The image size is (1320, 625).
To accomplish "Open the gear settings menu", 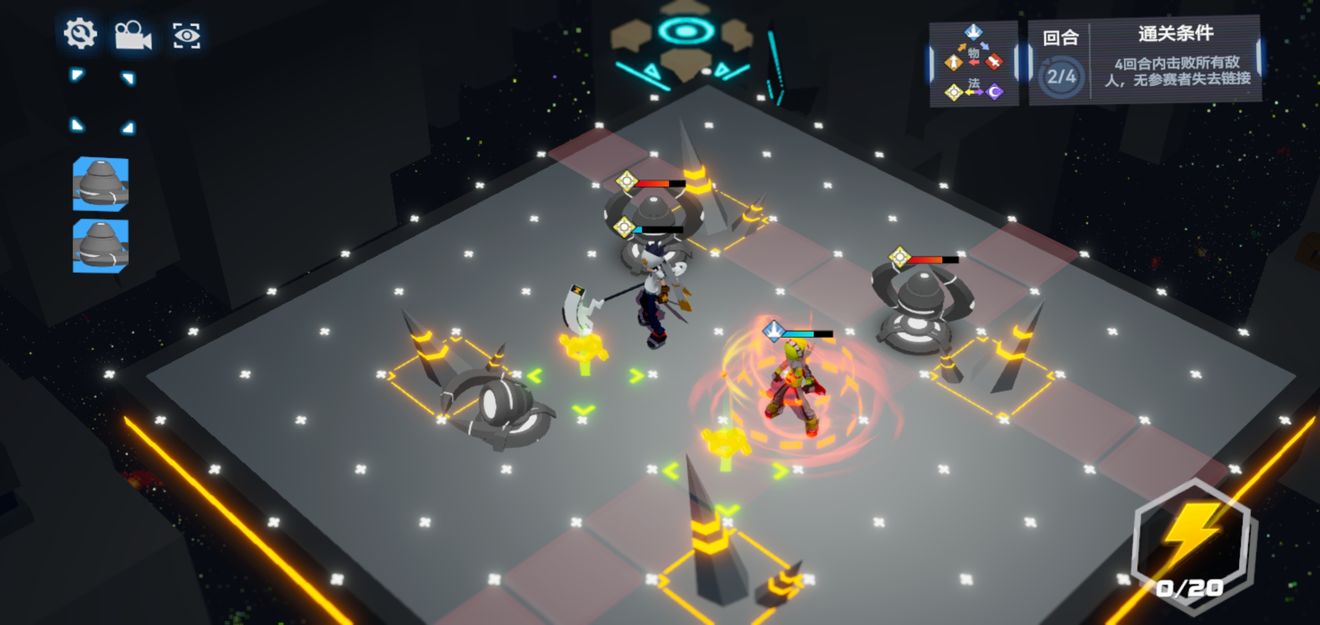I will pos(80,35).
